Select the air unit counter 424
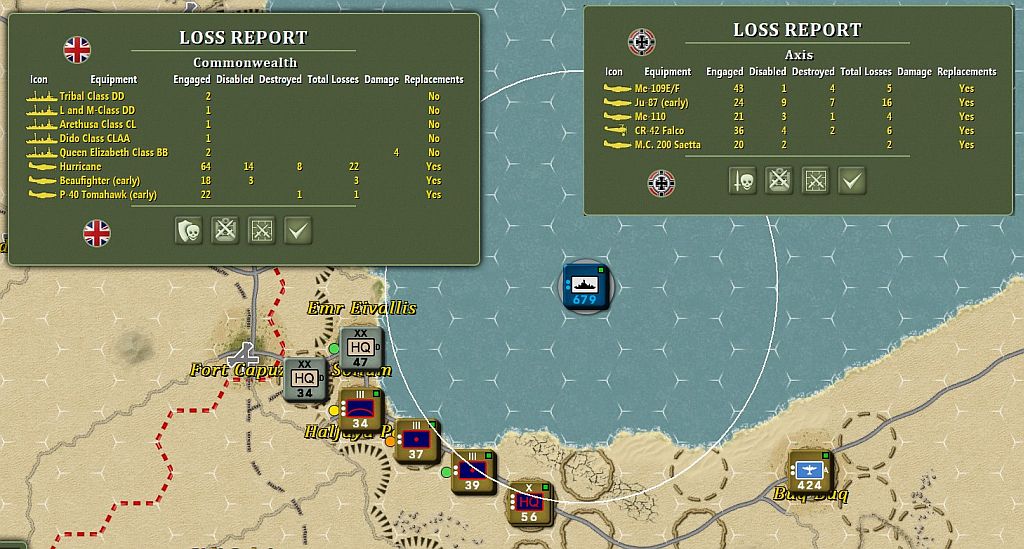1024x549 pixels. 810,471
